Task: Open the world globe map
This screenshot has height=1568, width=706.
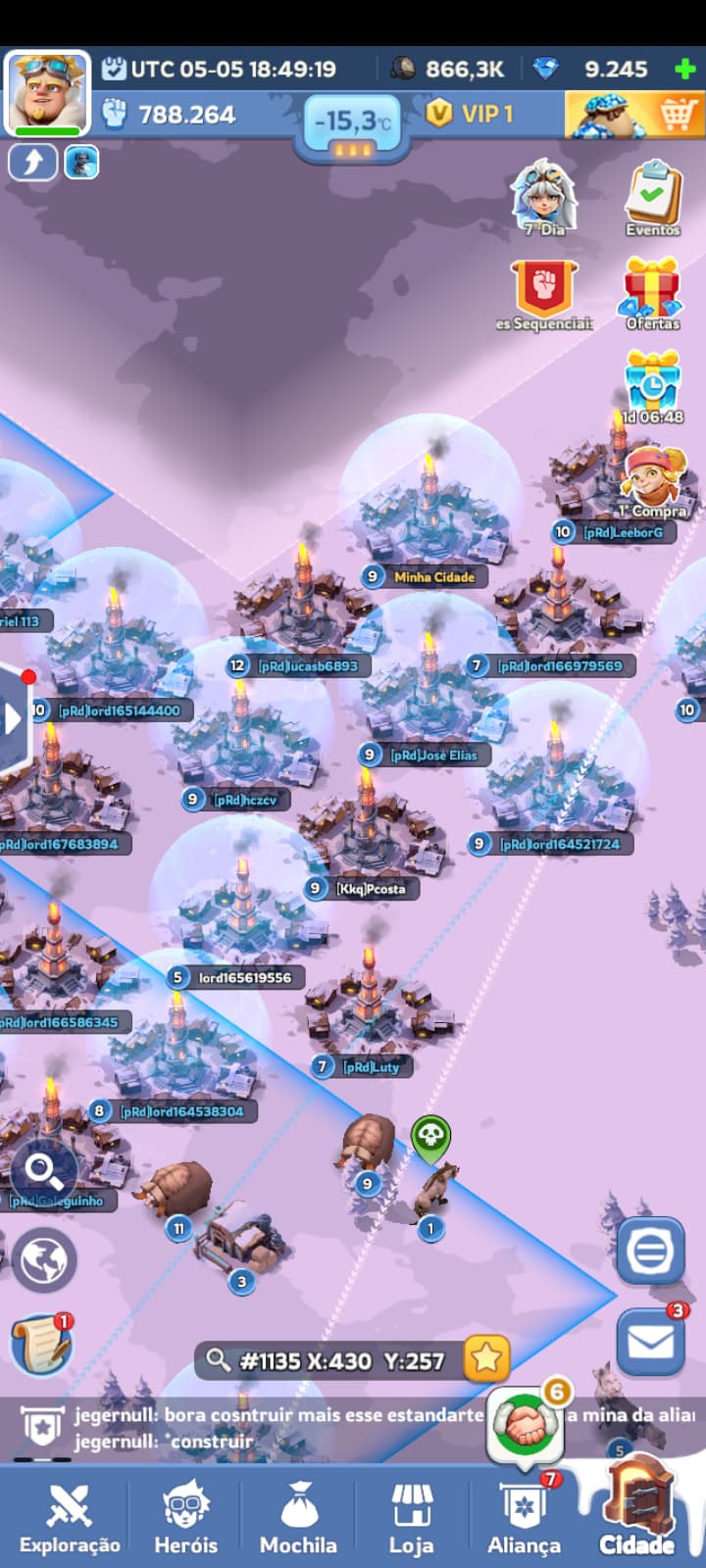Action: [44, 1259]
